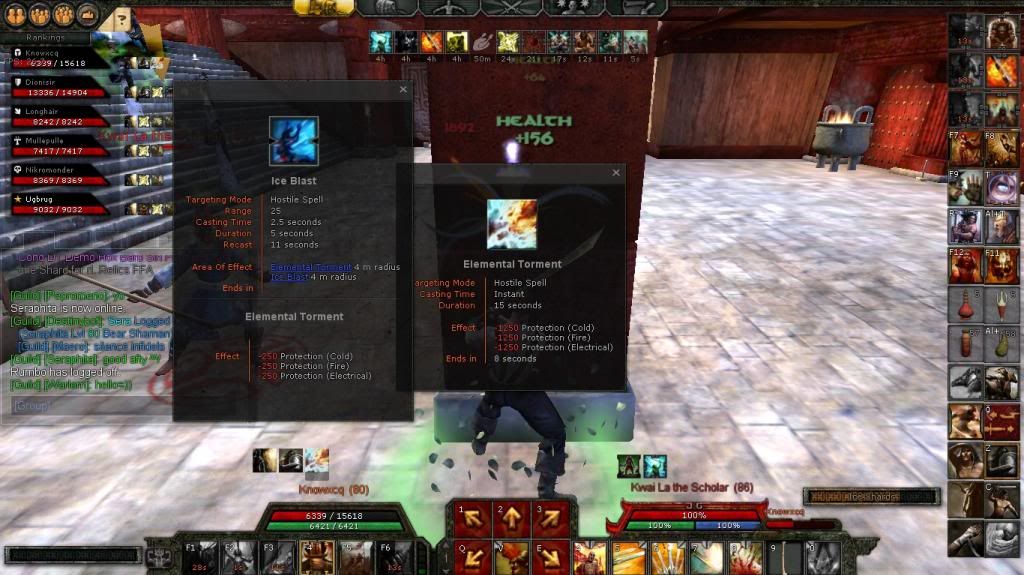Select raid member Longhair
This screenshot has width=1024, height=575.
tap(60, 117)
